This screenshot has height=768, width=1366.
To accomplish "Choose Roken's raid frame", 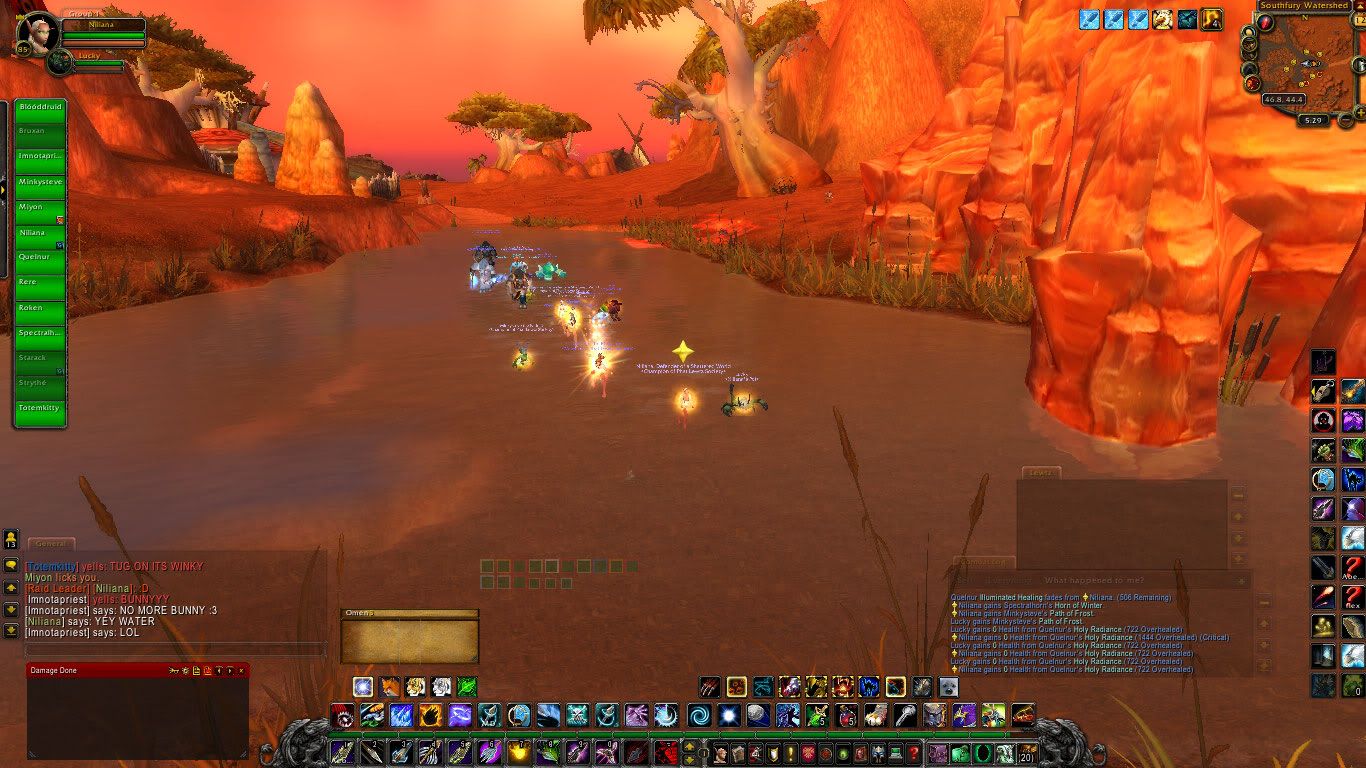I will pos(41,308).
